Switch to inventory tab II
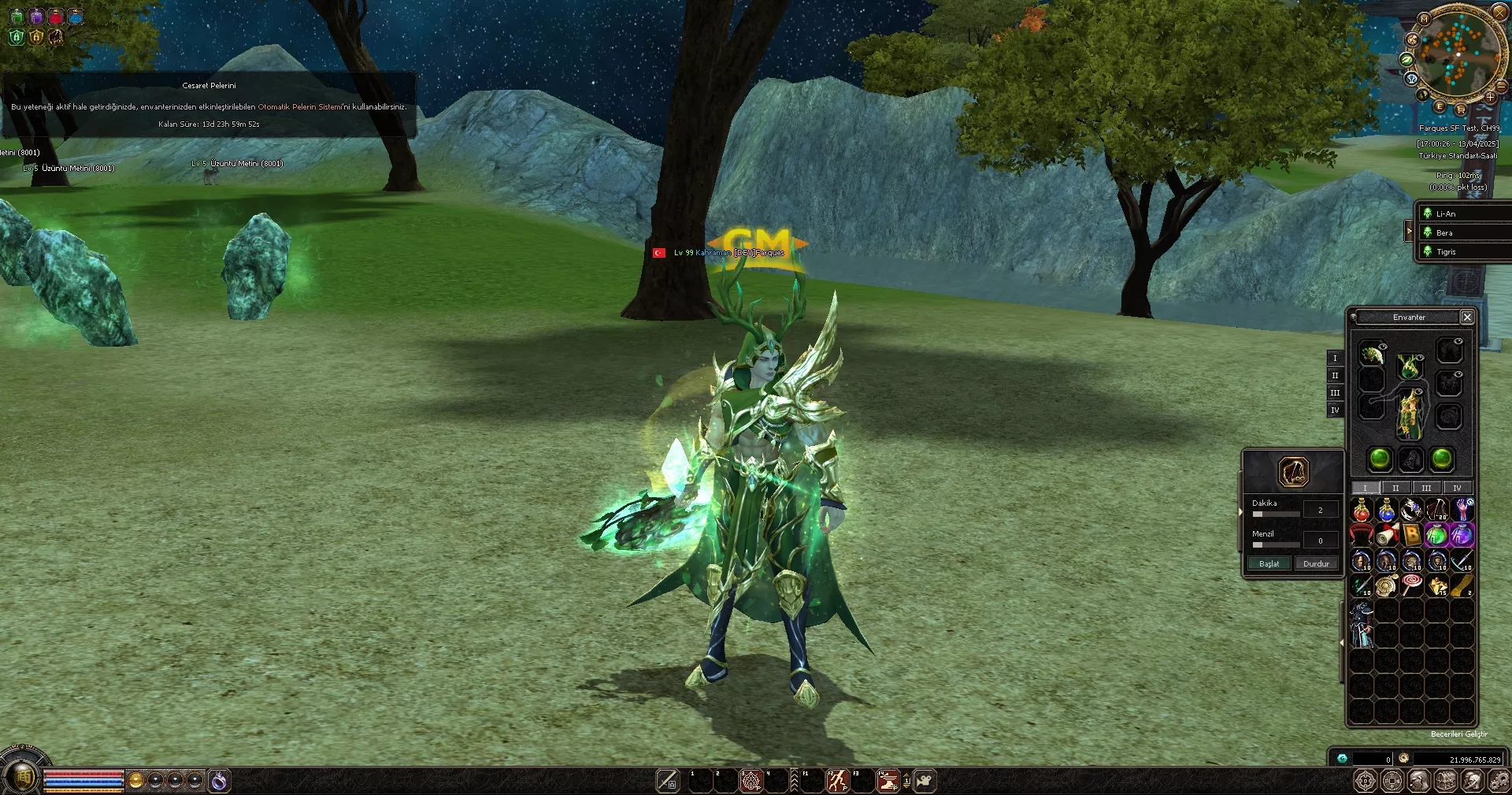1512x795 pixels. tap(1395, 489)
